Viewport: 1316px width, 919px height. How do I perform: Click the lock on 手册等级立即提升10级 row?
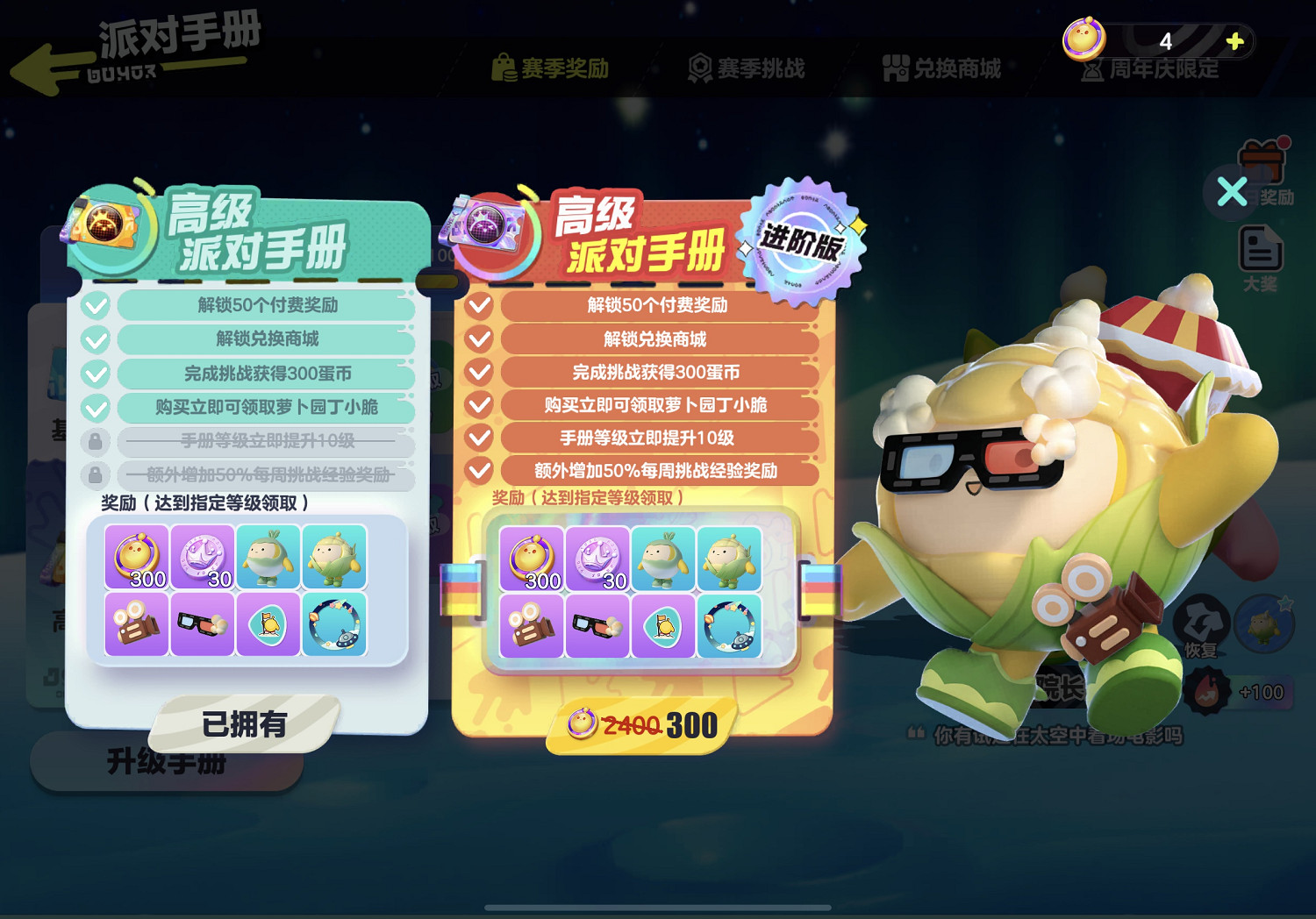(x=96, y=440)
